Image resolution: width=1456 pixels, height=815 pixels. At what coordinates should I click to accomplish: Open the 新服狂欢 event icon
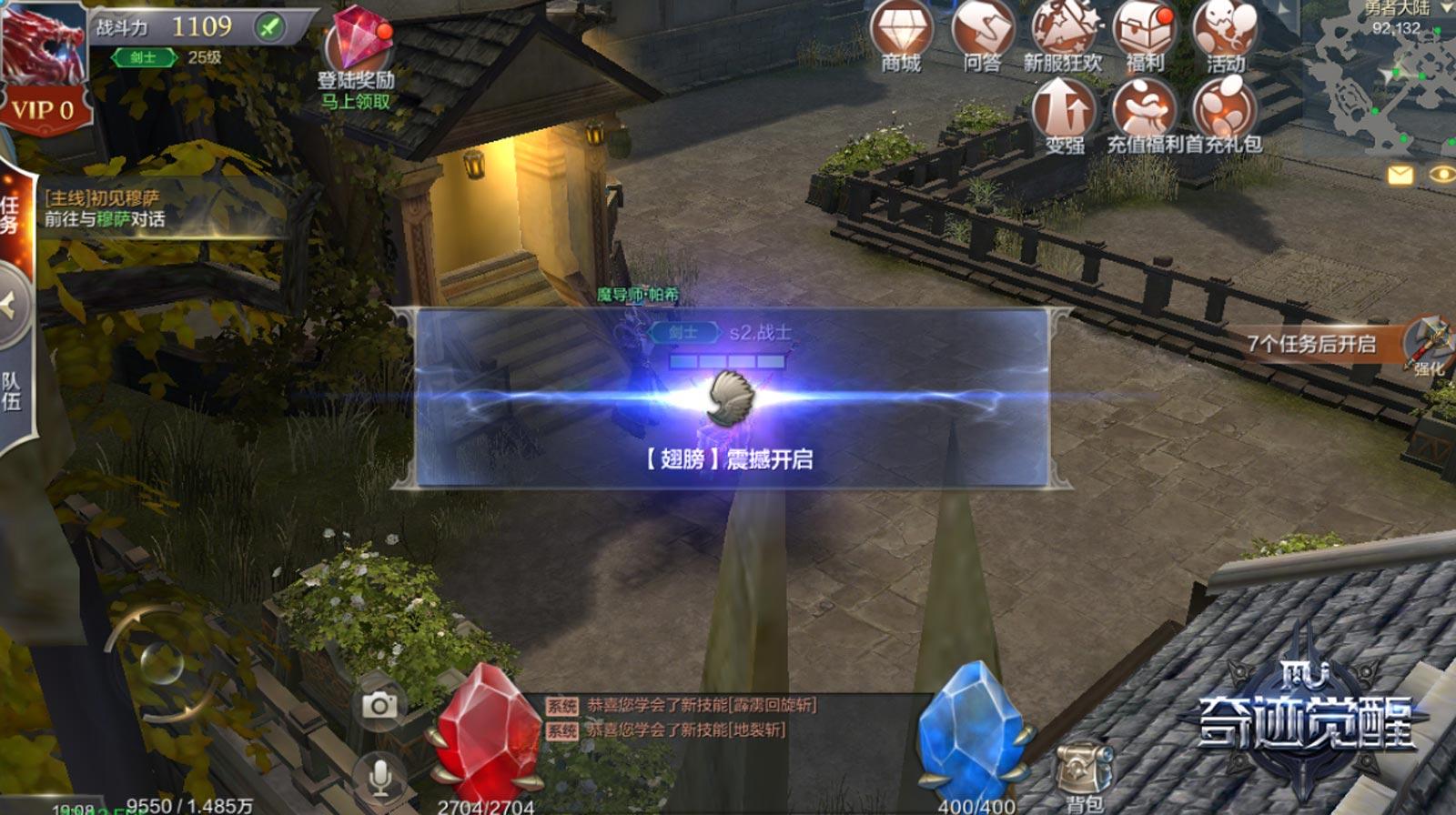point(1063,35)
